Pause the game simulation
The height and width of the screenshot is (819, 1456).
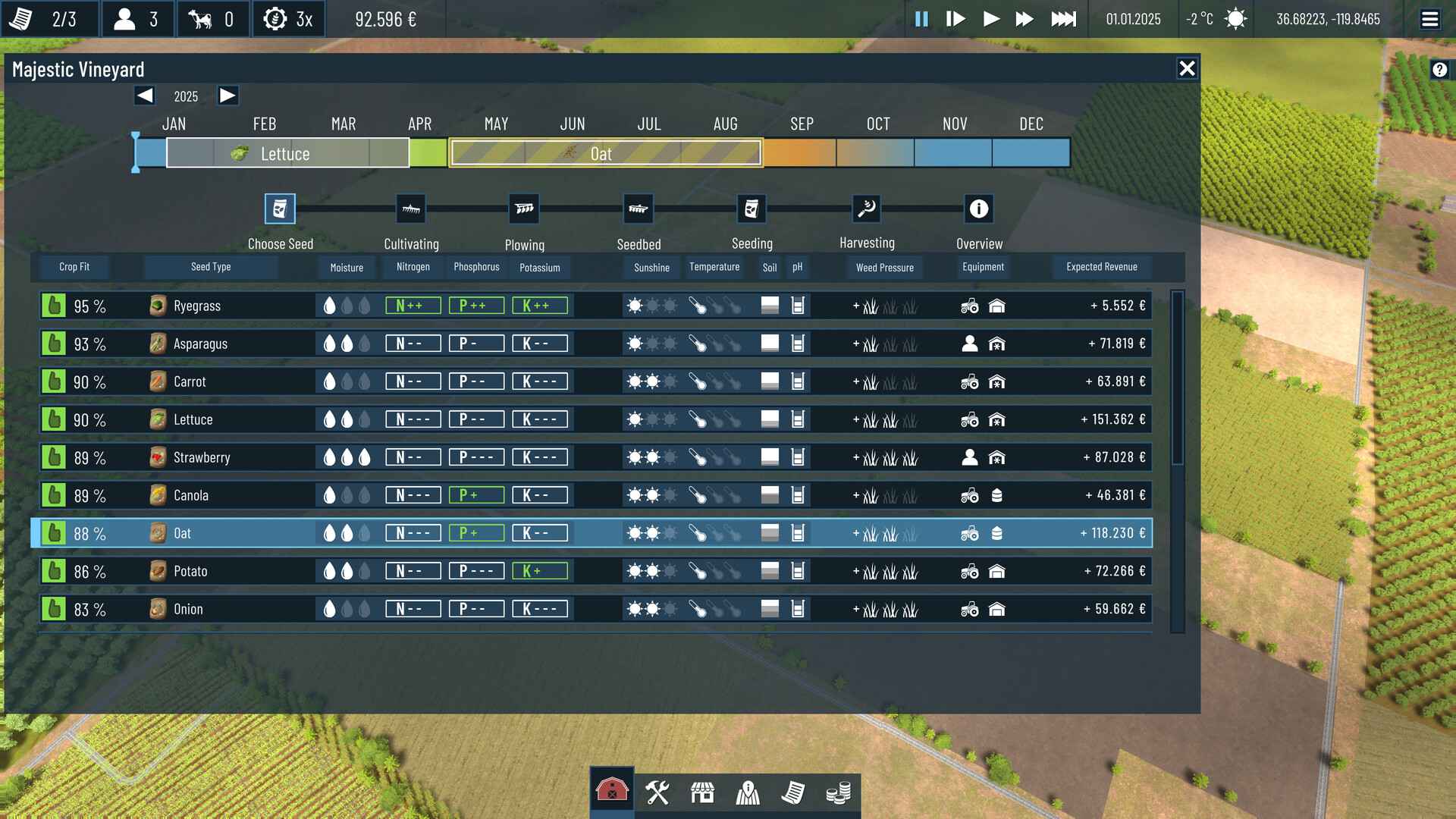(x=921, y=20)
